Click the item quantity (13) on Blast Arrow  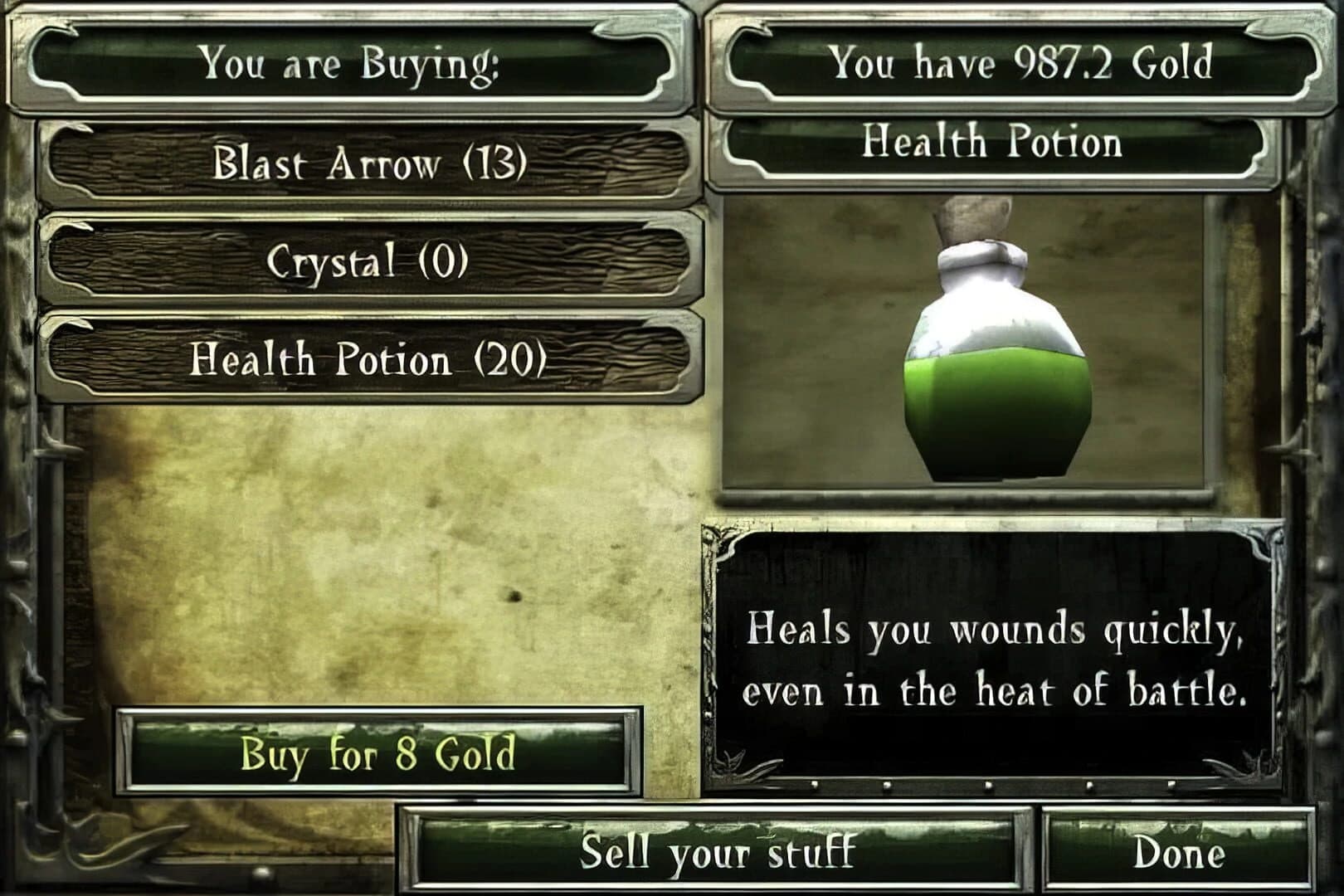[498, 163]
